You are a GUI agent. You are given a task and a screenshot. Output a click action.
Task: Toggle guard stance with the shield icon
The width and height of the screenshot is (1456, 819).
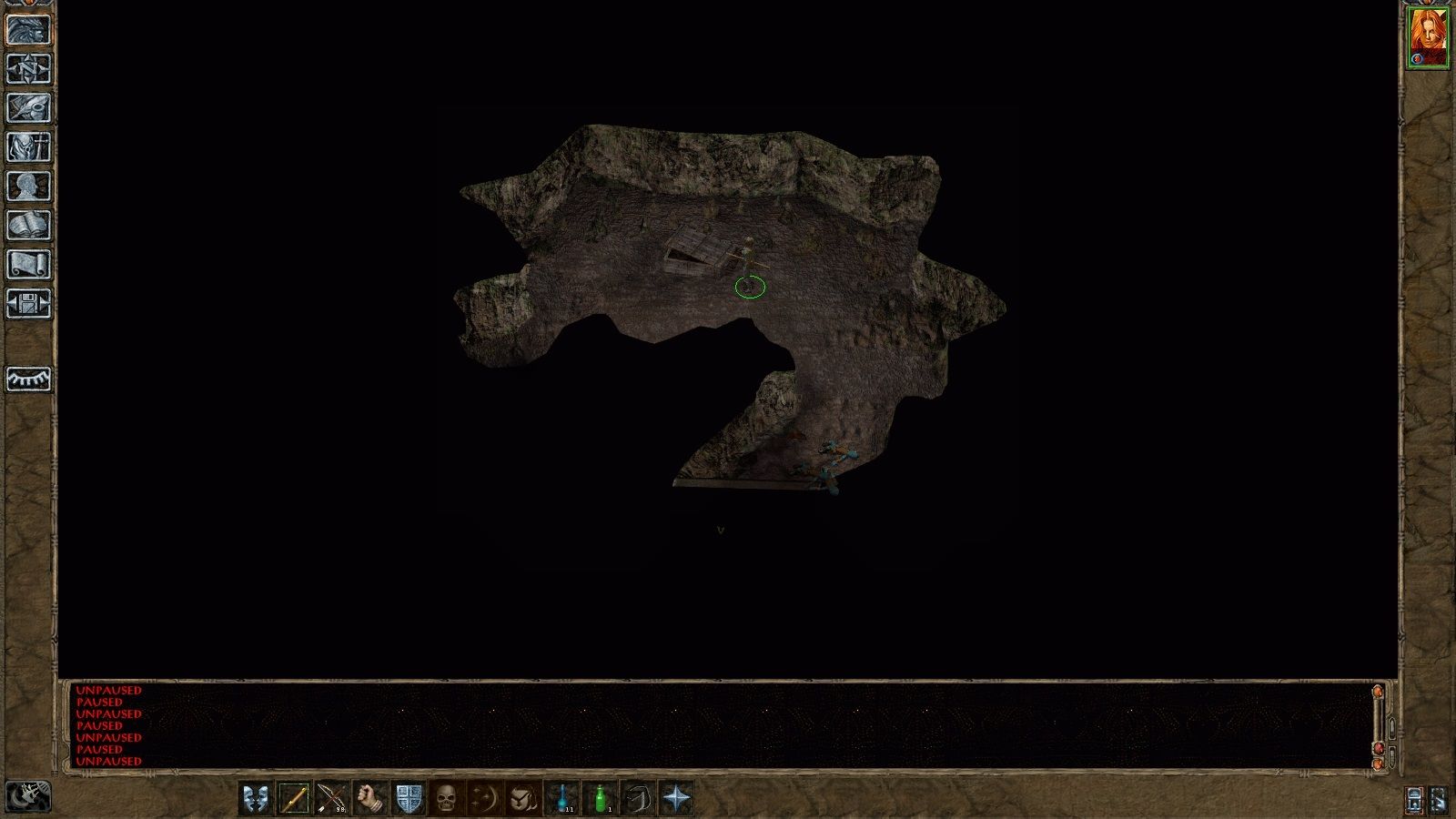pos(407,798)
